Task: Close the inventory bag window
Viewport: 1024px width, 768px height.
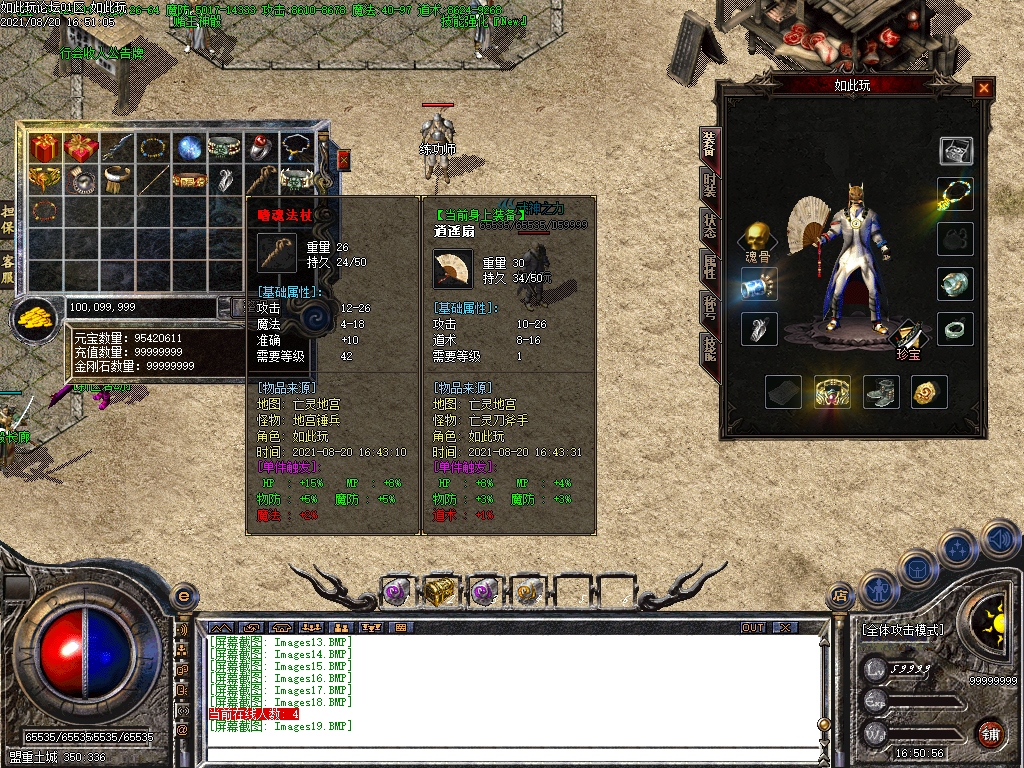Action: pos(344,159)
